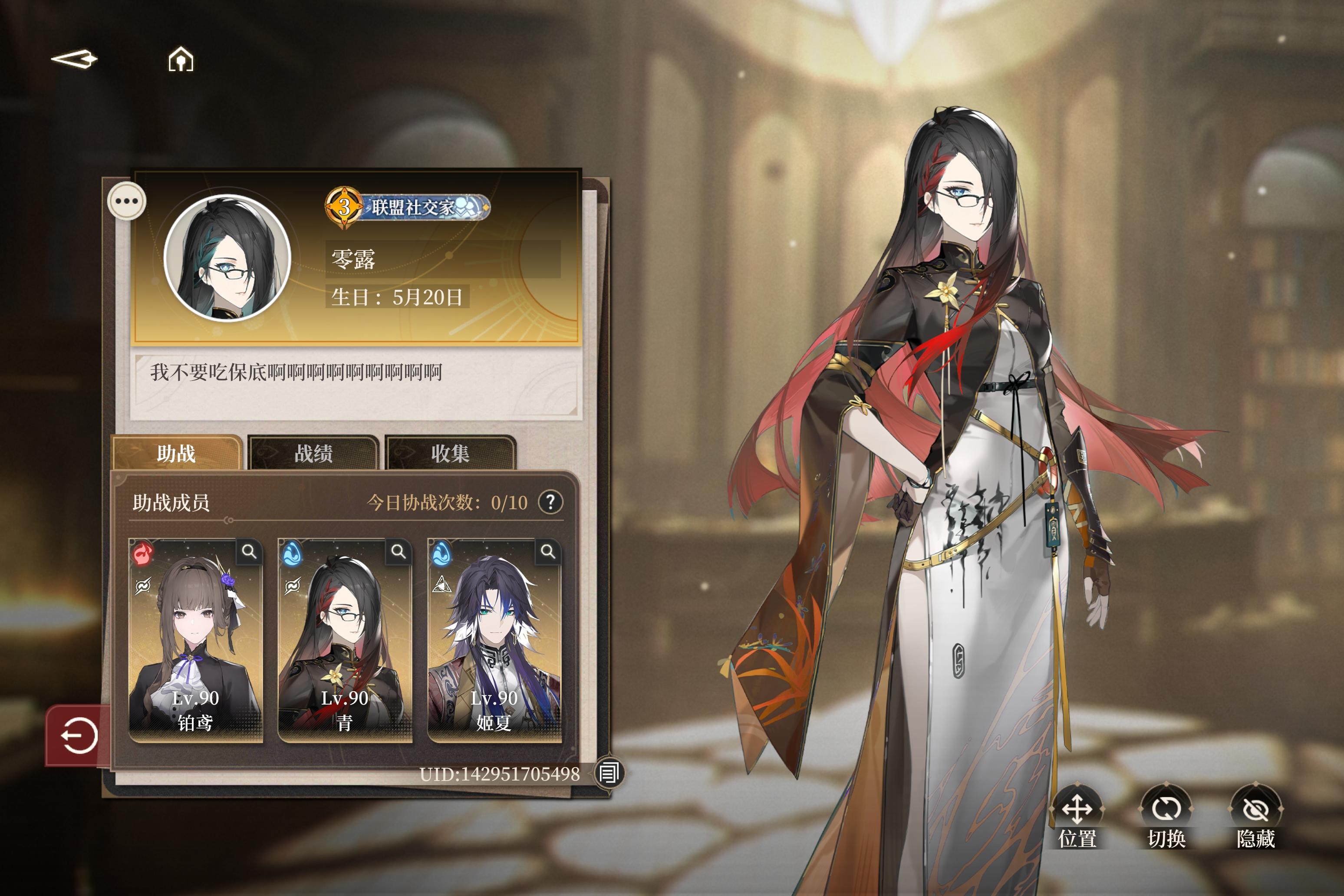1344x896 pixels.
Task: Switch to the 助战 tab
Action: tap(177, 454)
